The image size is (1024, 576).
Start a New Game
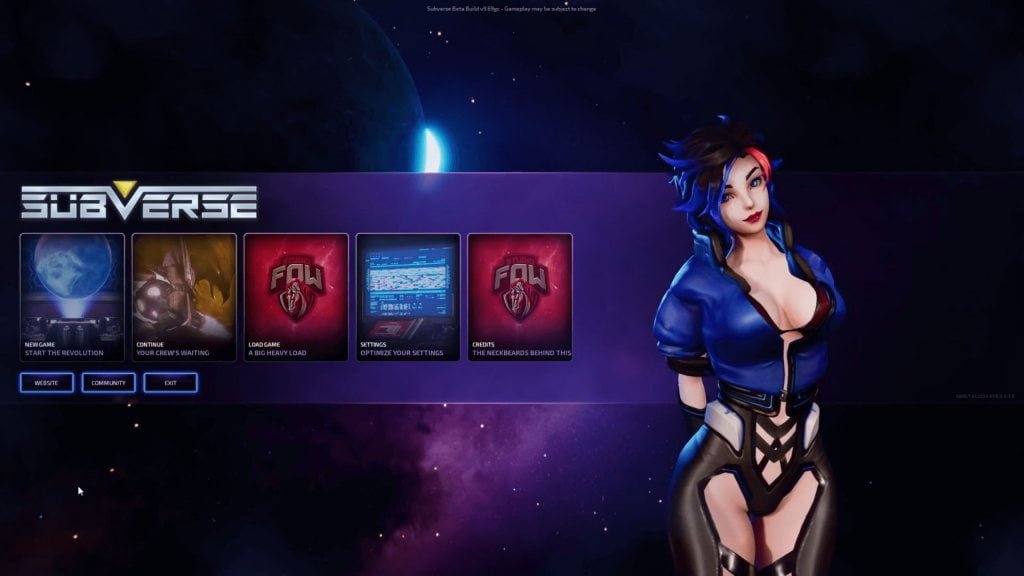(x=72, y=296)
